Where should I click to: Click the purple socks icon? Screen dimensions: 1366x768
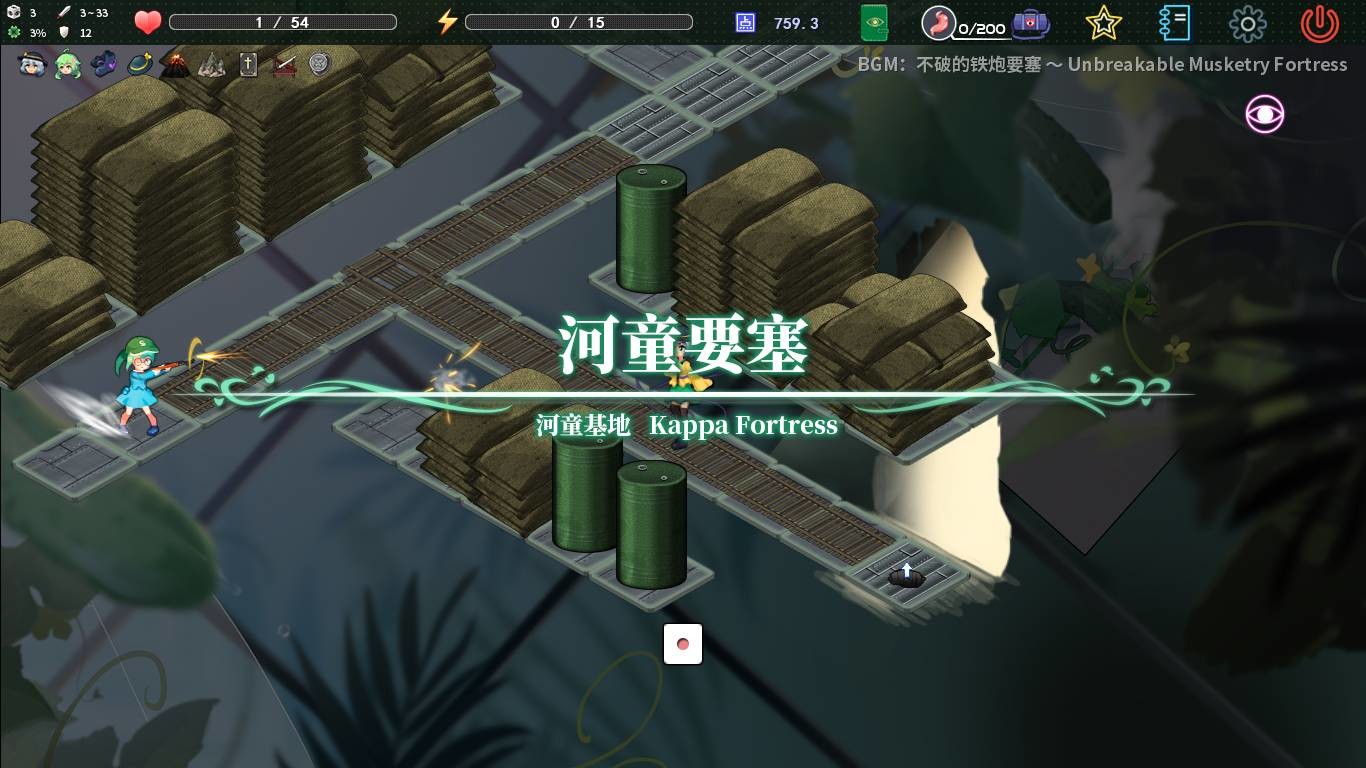pos(103,64)
